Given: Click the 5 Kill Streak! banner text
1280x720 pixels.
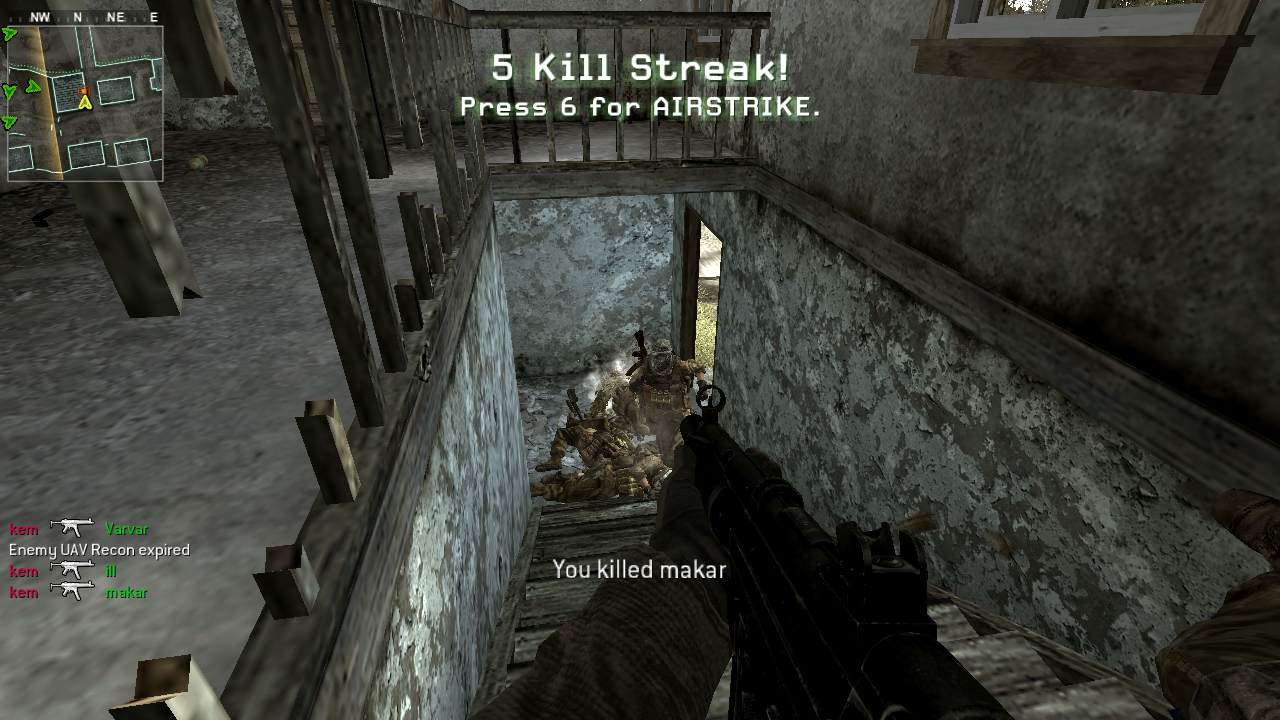Looking at the screenshot, I should [x=640, y=68].
